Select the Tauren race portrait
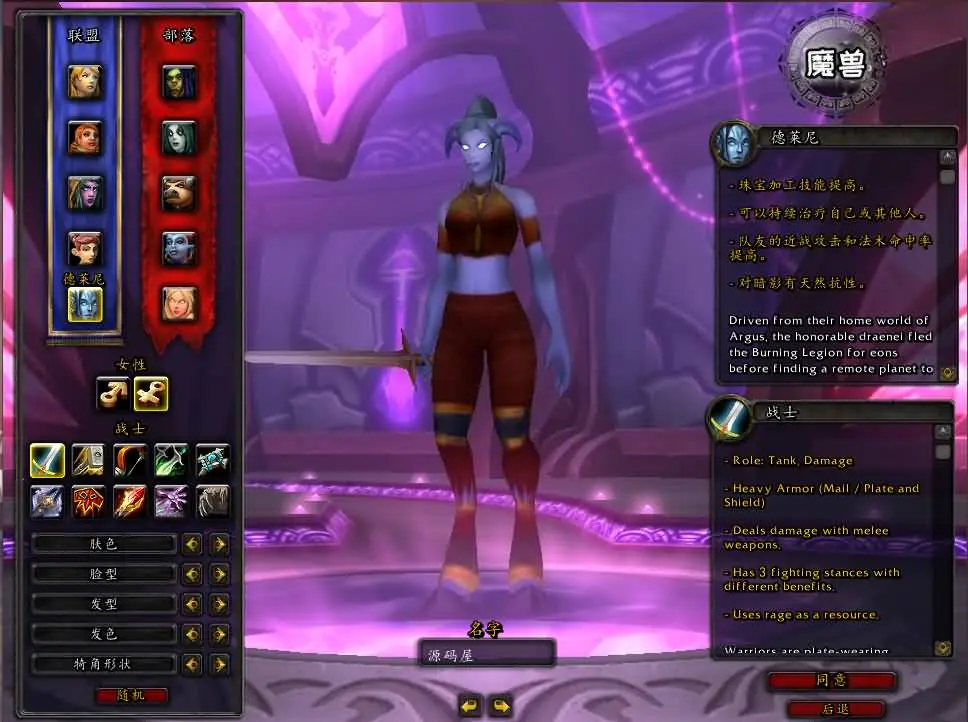The image size is (968, 722). 179,192
